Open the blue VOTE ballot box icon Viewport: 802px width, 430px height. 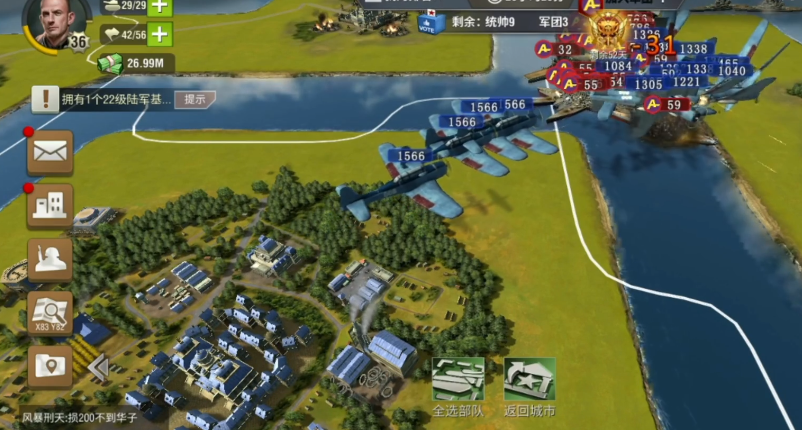428,23
